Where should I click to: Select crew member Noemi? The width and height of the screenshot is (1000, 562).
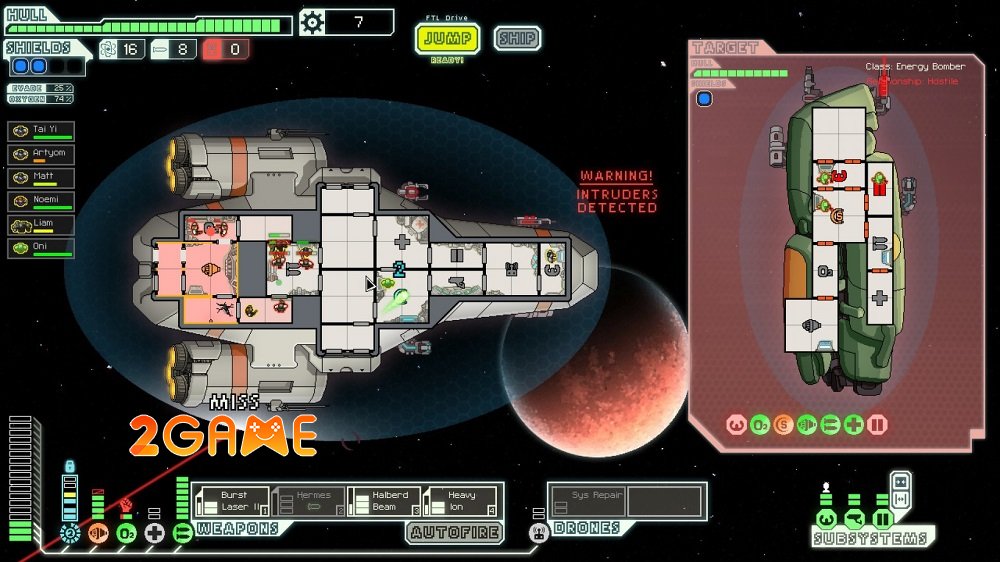pos(41,201)
